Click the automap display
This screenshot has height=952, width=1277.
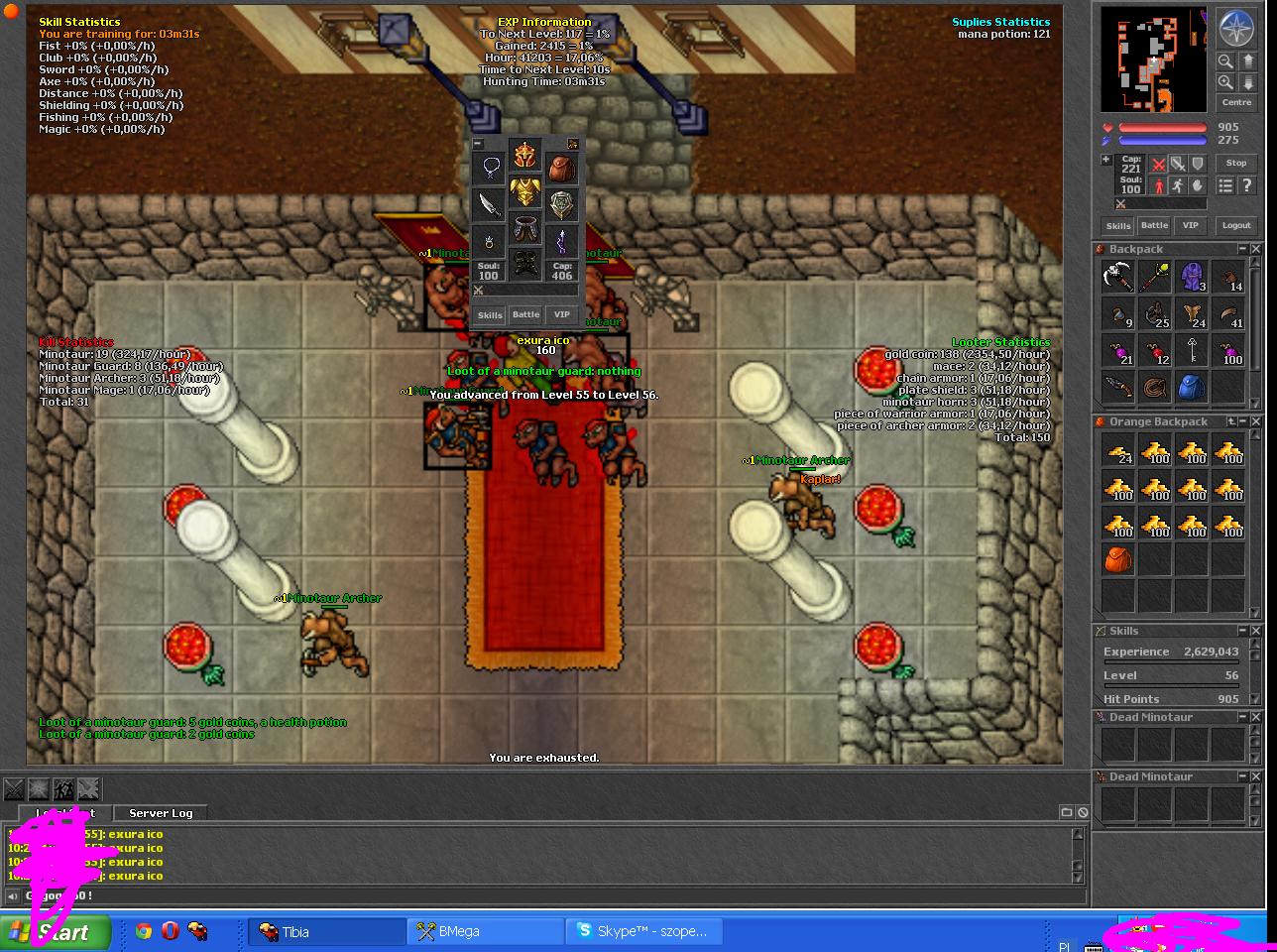(x=1153, y=61)
